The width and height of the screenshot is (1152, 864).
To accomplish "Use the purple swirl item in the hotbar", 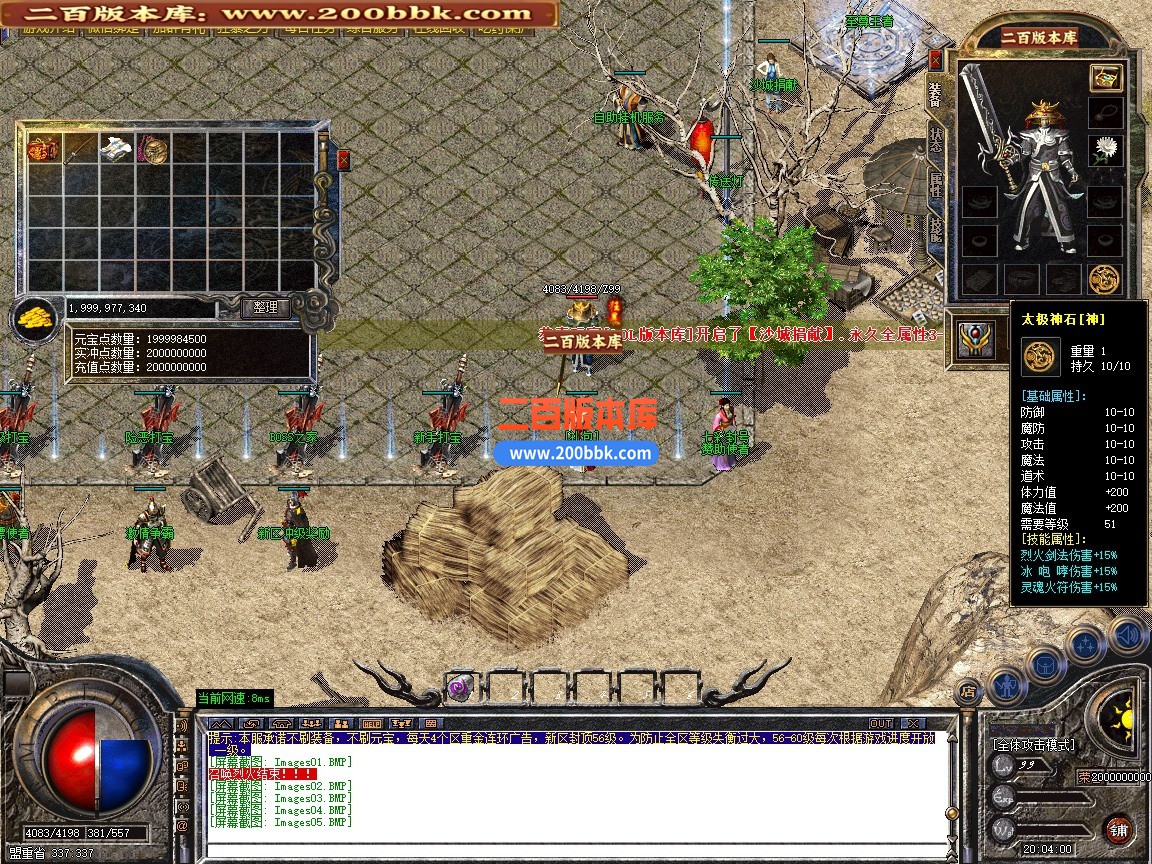I will [x=459, y=687].
